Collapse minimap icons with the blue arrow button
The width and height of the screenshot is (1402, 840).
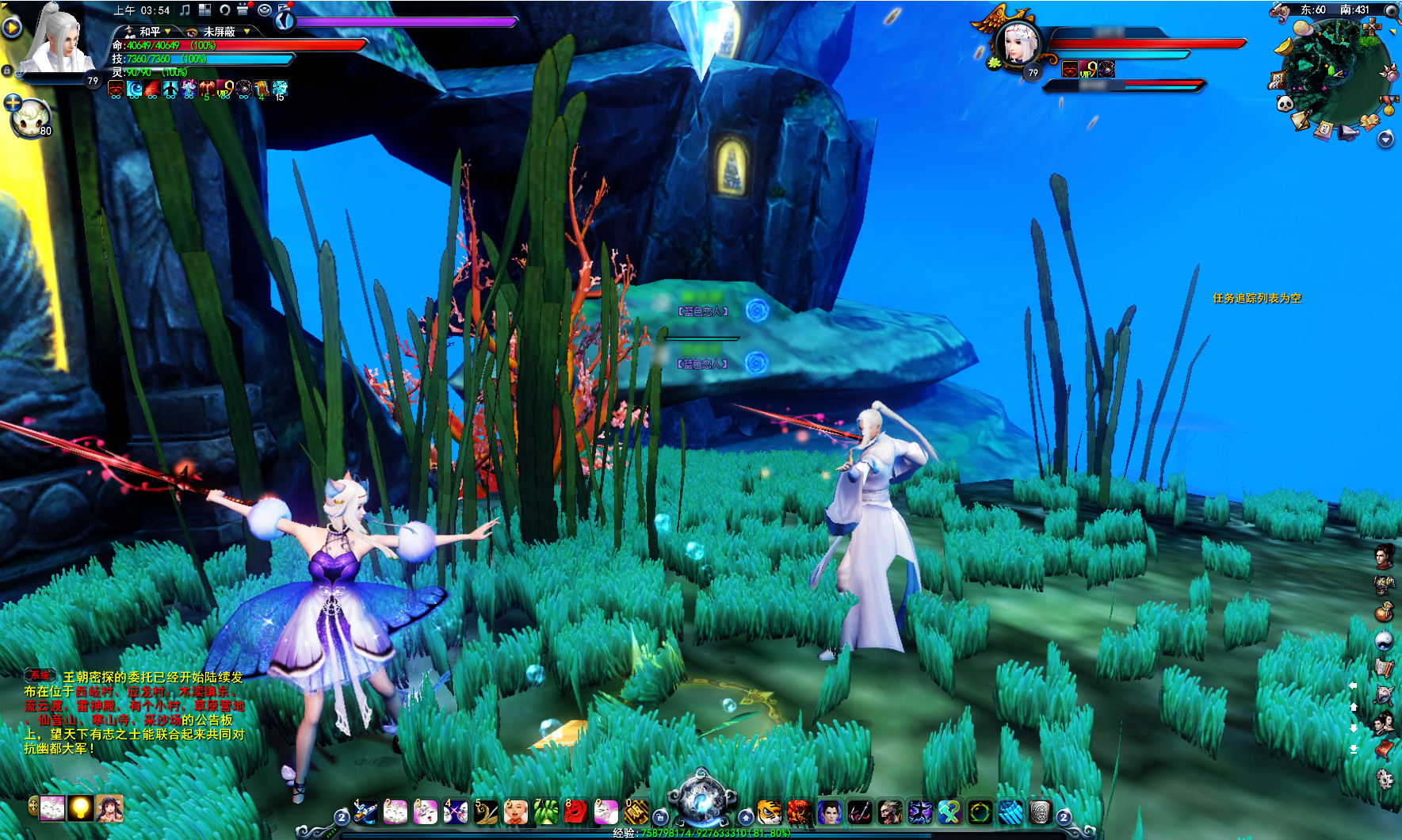1385,139
